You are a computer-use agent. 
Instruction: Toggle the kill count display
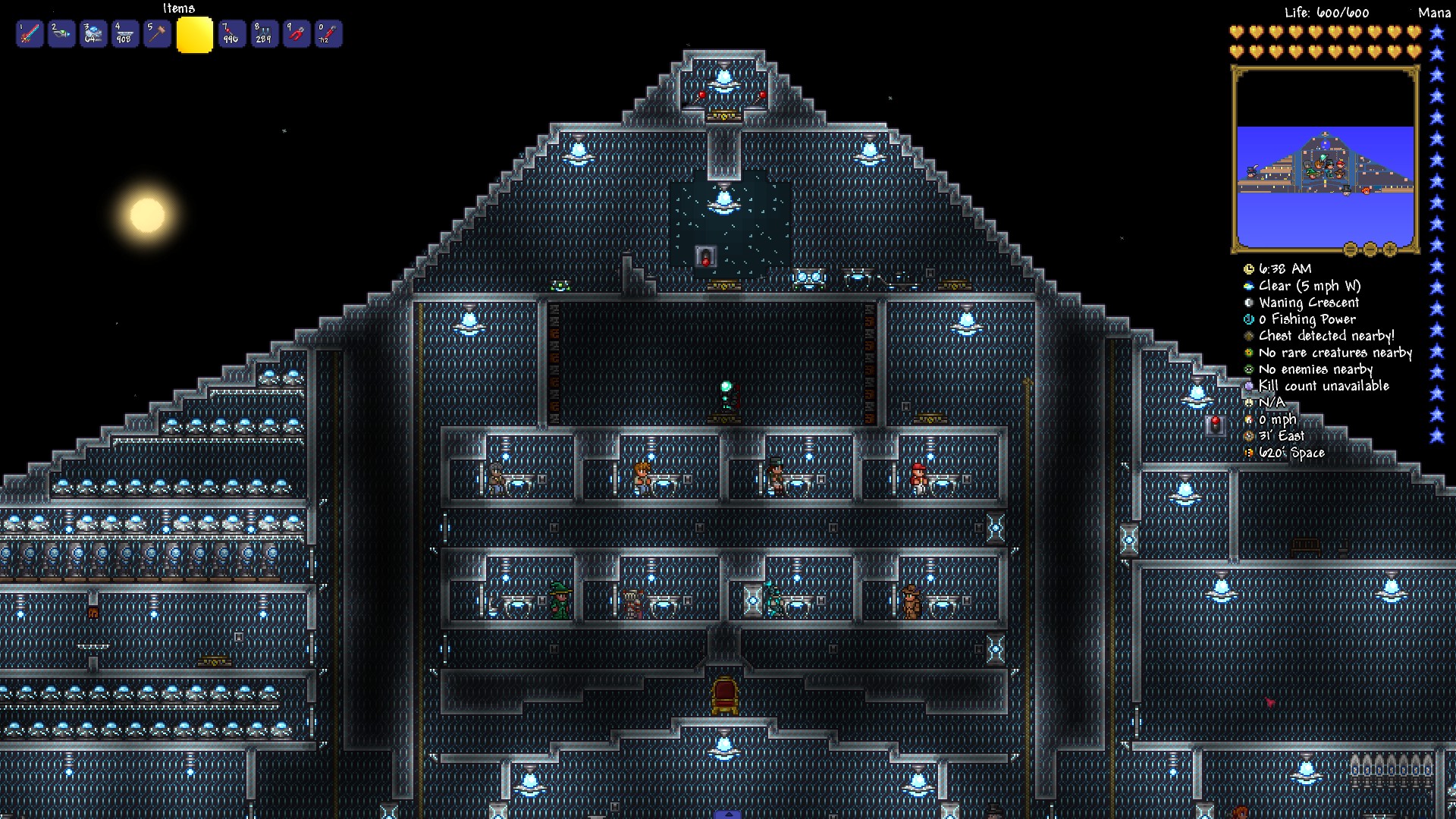tap(1248, 385)
